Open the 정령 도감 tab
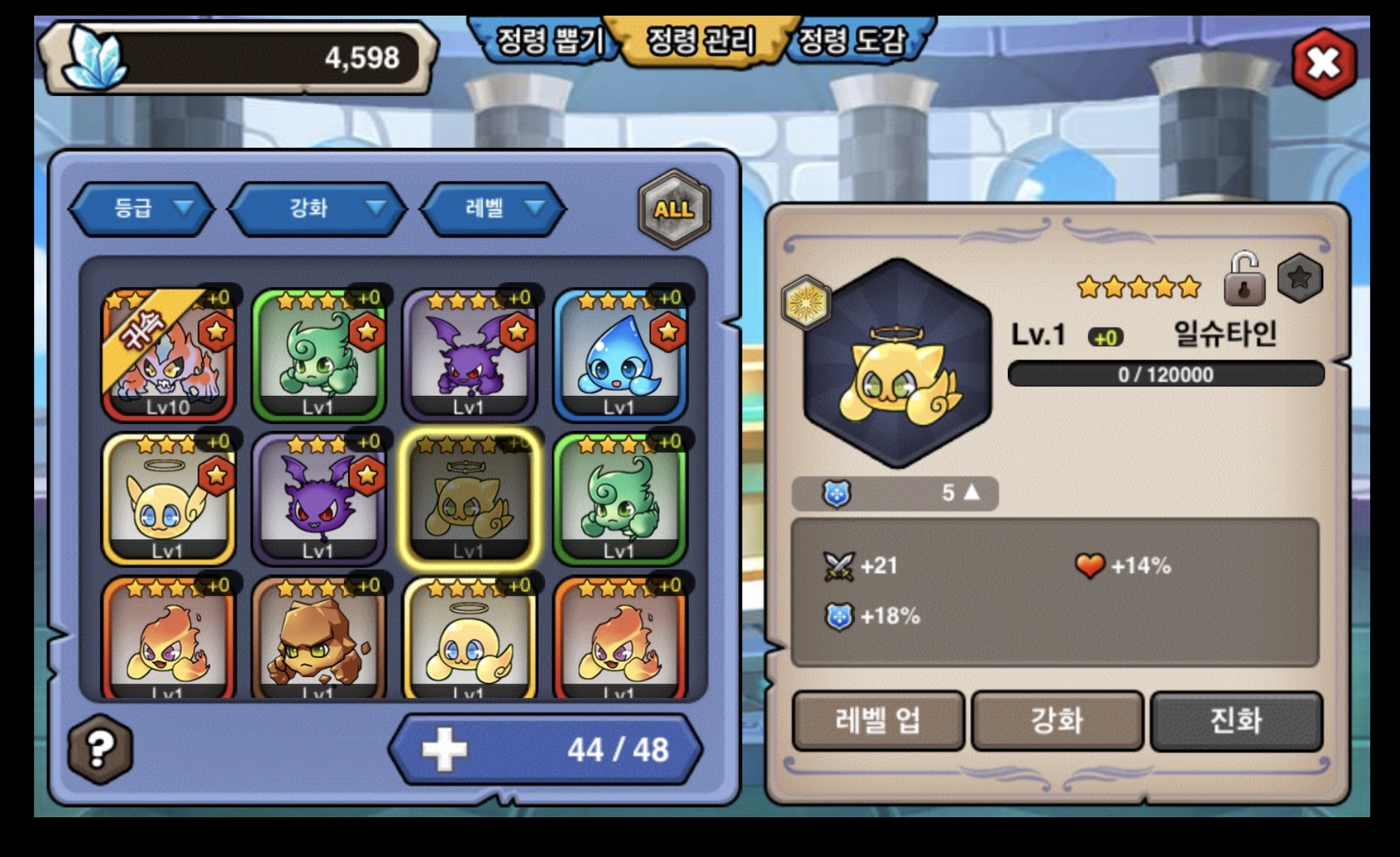 [x=853, y=41]
